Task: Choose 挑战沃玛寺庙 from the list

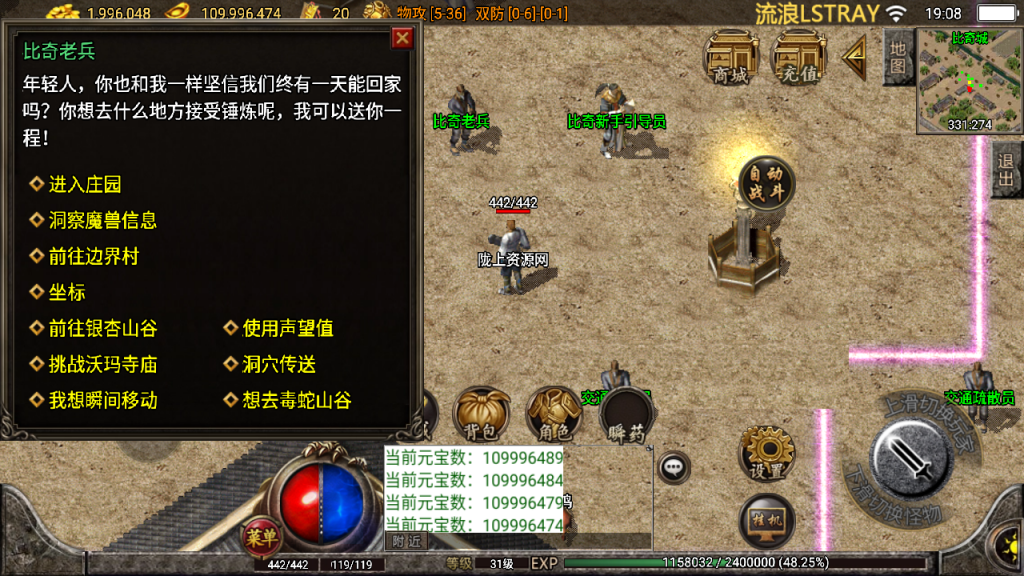Action: (x=102, y=365)
